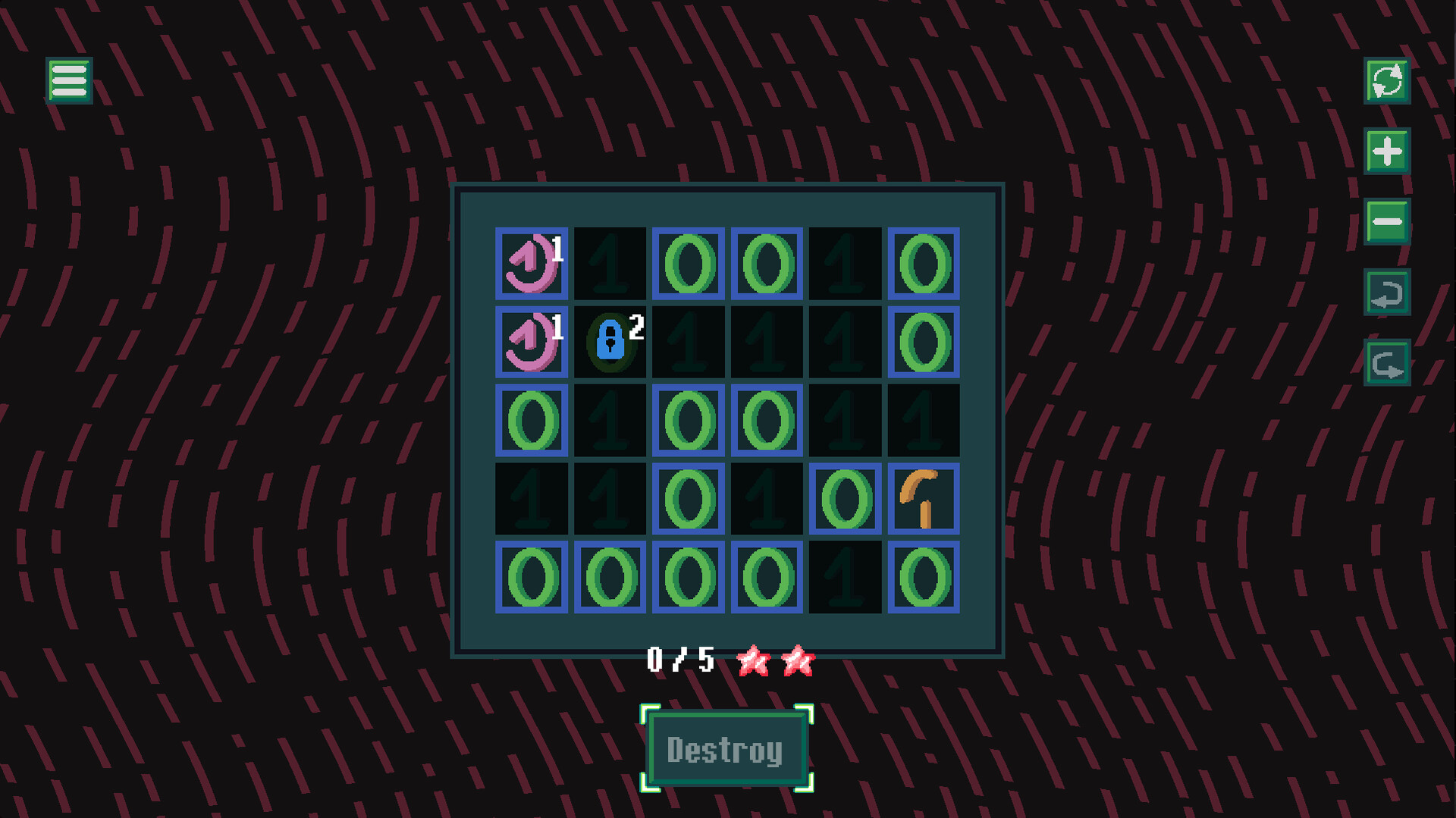Select the pink rotate tile in the top row
Viewport: 1456px width, 818px height.
531,264
